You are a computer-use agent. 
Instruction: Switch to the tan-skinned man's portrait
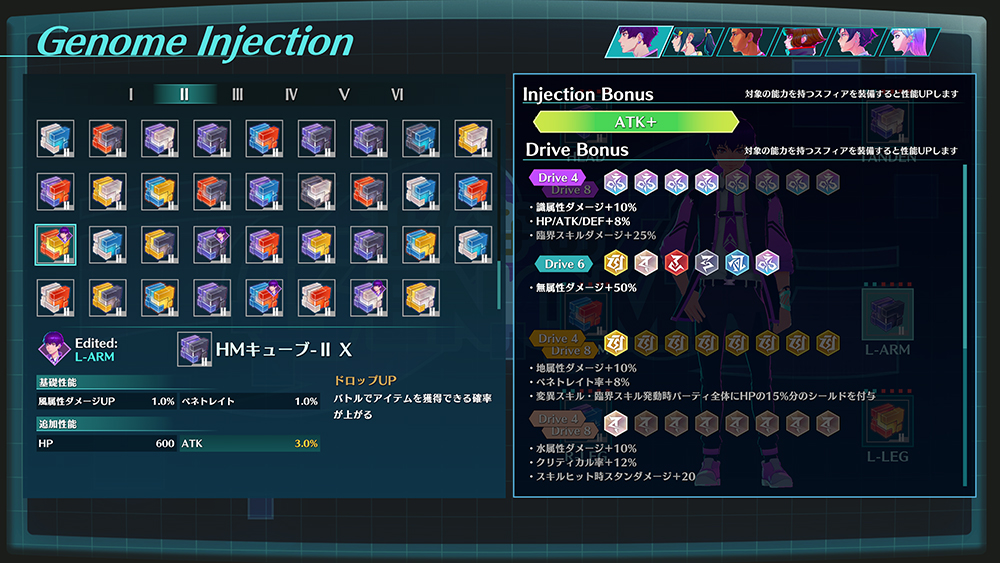coord(745,42)
